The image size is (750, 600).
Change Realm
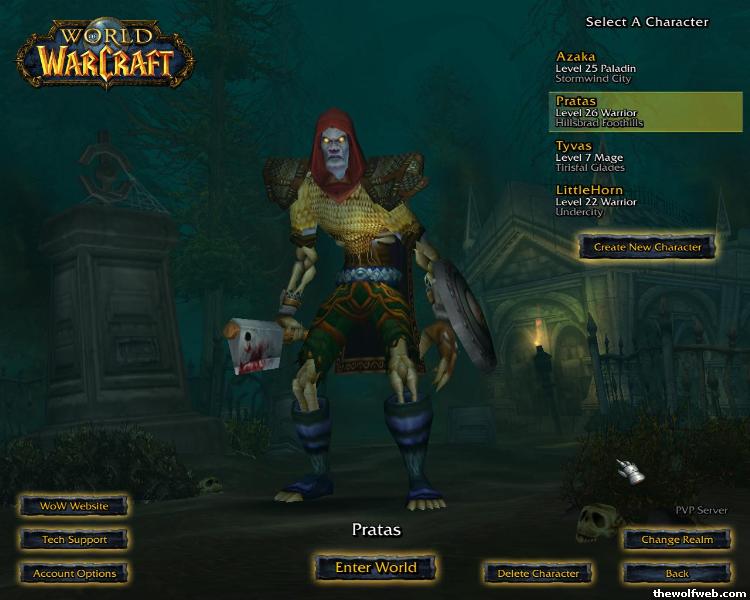click(x=677, y=540)
